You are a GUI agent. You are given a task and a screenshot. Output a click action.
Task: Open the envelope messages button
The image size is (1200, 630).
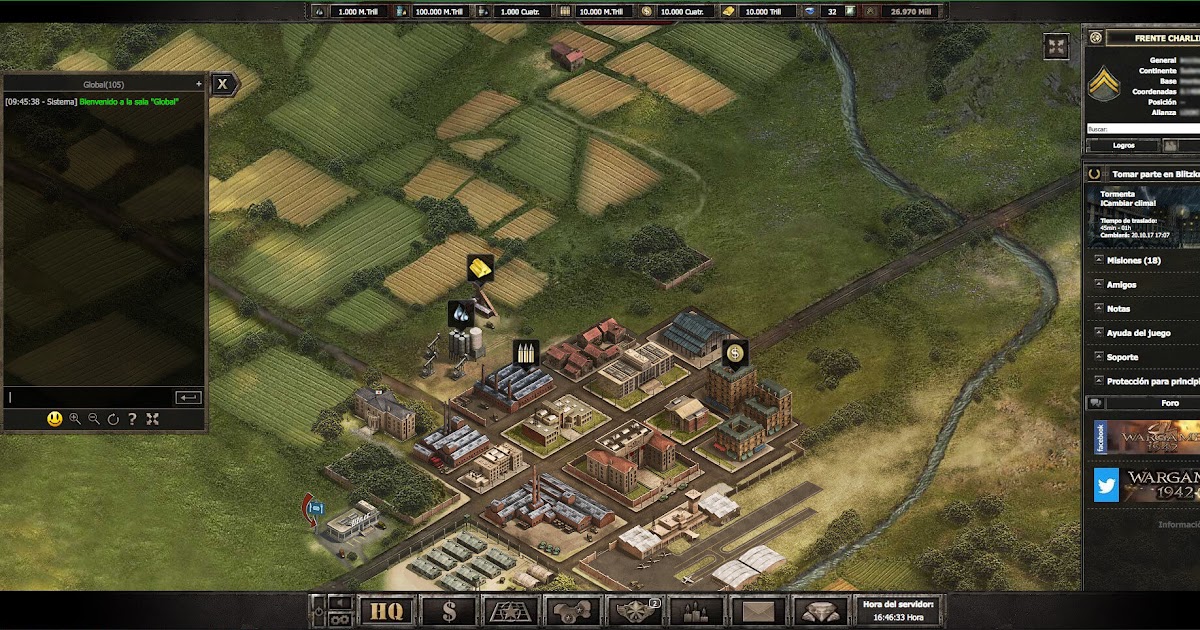758,610
